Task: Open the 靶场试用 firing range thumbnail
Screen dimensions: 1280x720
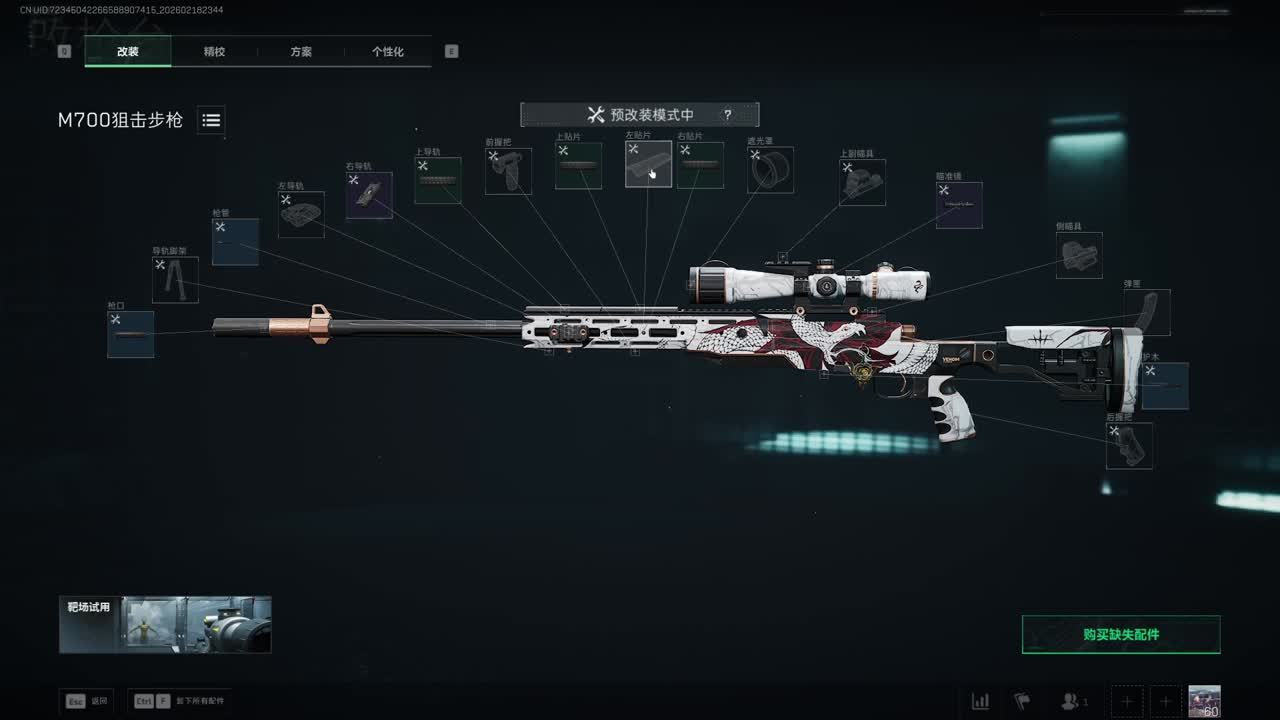Action: coord(165,625)
